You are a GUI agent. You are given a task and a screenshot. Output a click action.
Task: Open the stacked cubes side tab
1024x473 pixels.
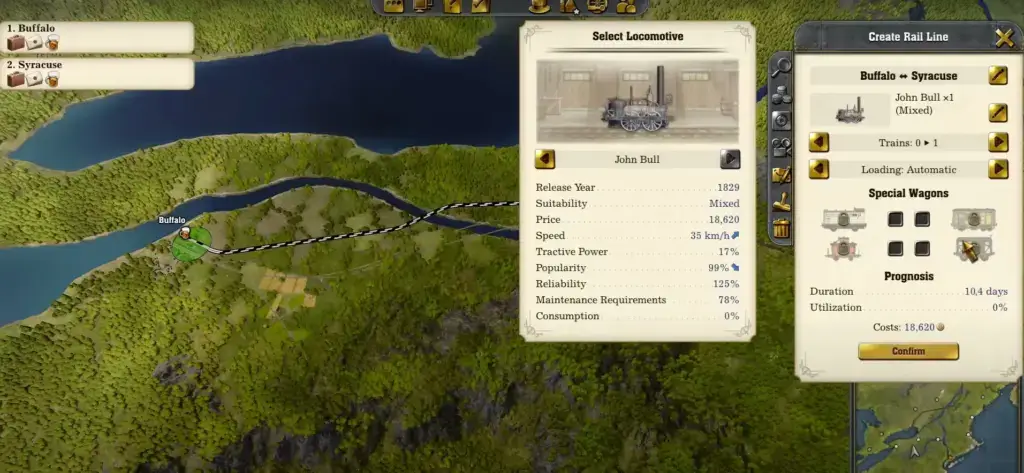coord(782,94)
